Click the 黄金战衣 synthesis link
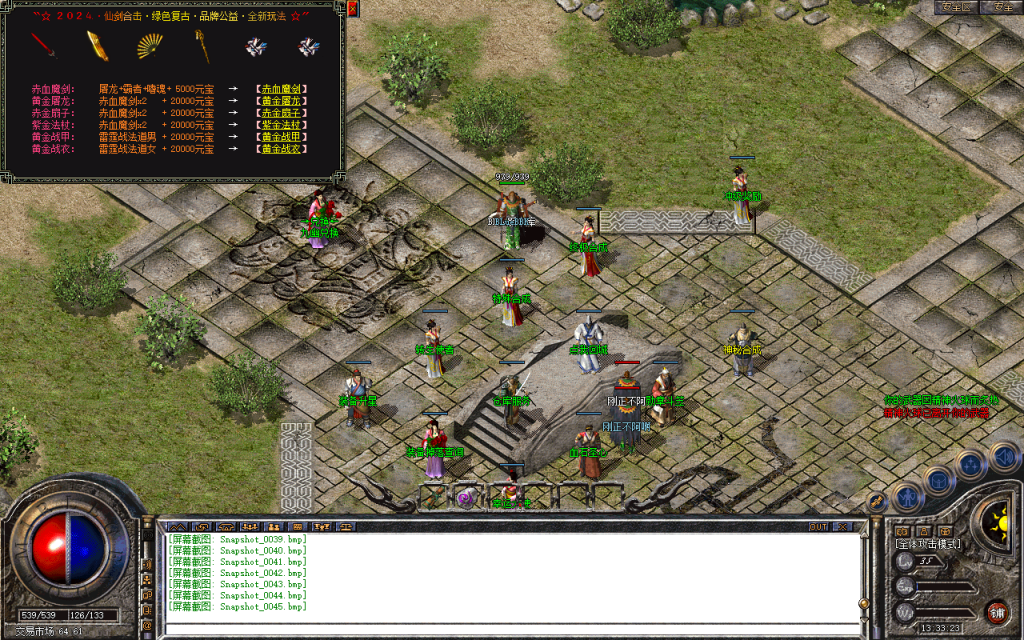Screen dimensions: 1024x640 tap(281, 149)
